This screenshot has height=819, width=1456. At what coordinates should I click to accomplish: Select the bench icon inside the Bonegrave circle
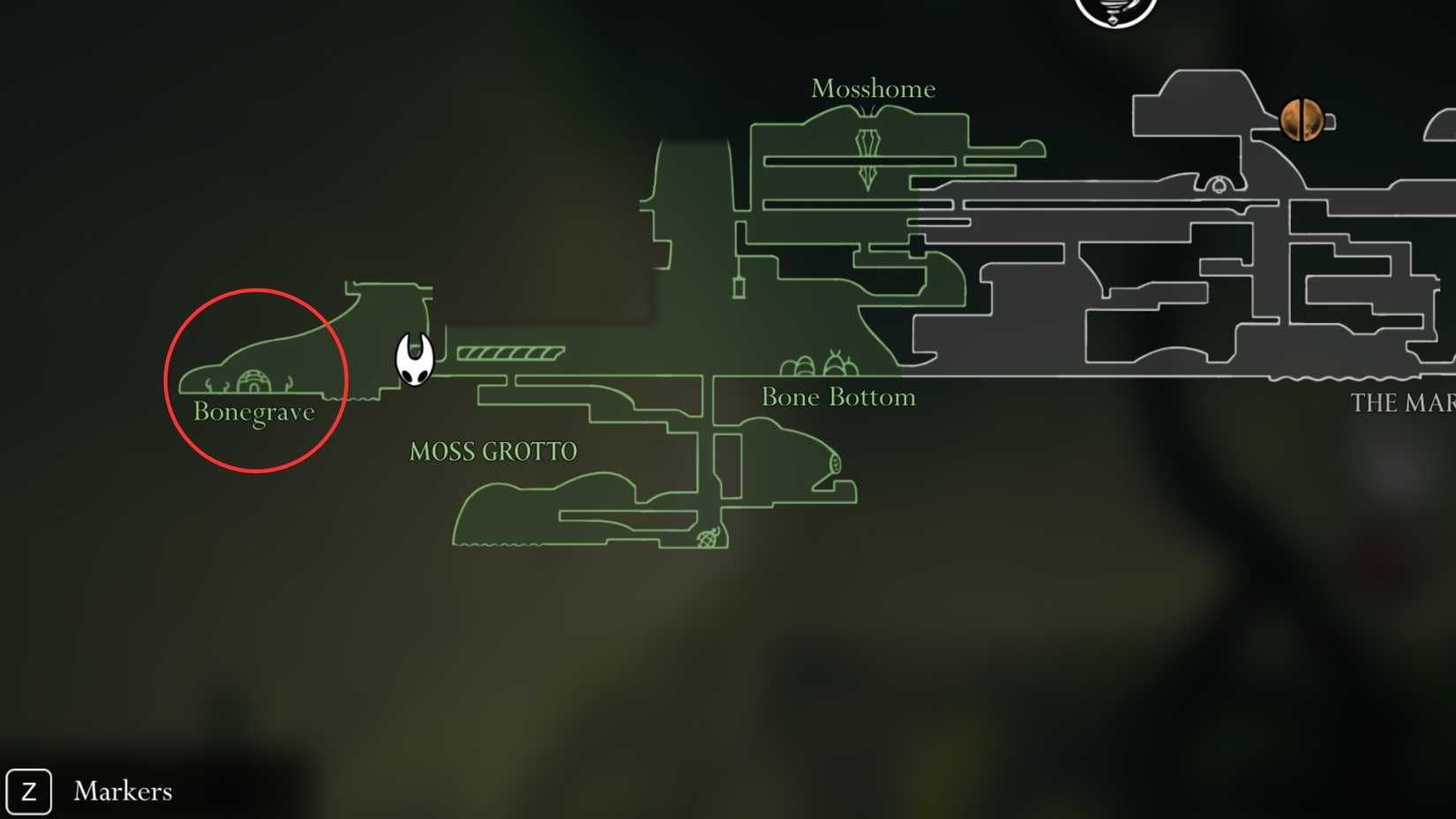point(253,379)
